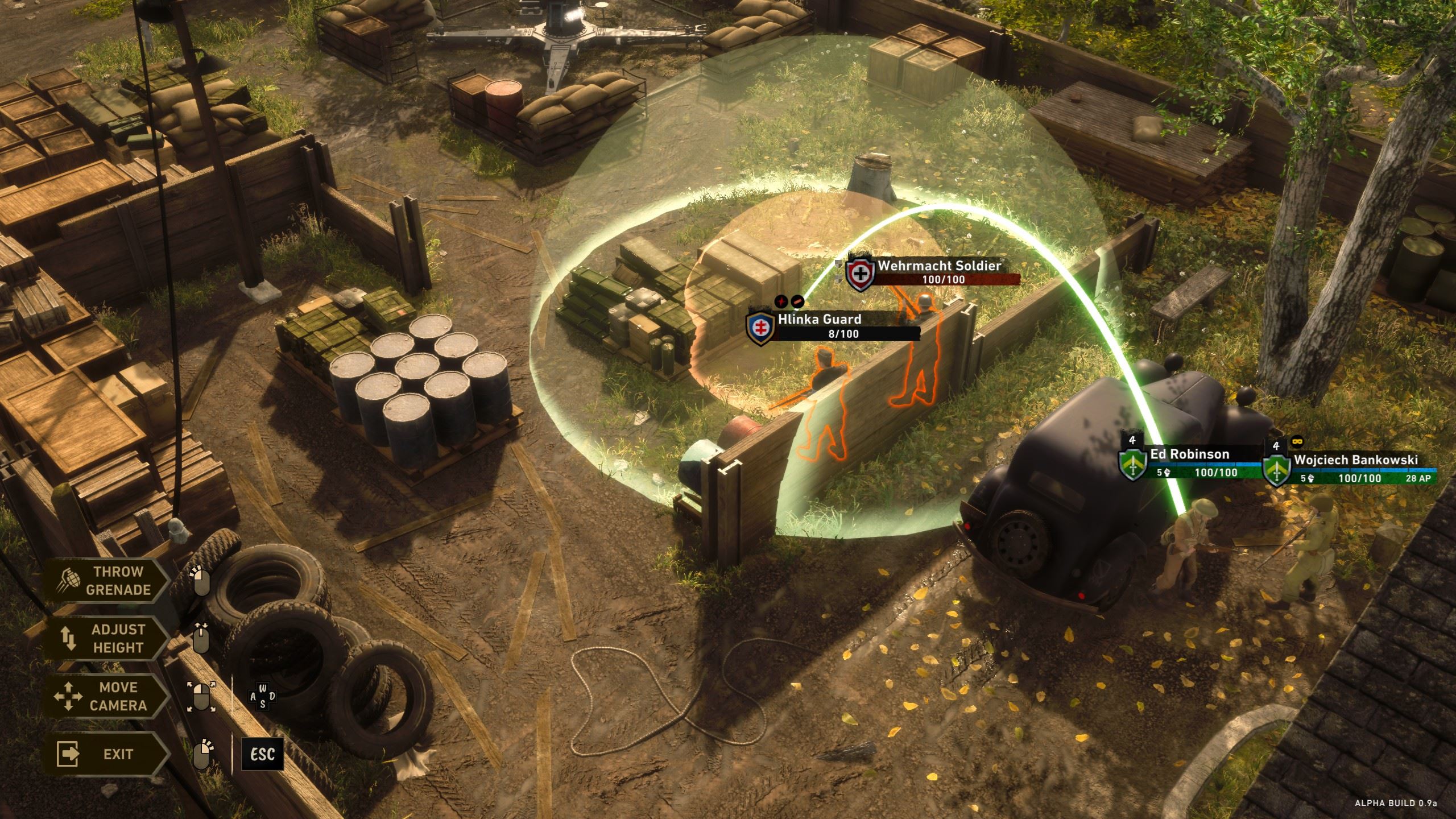Target the Hlinka Guard nameplate
The image size is (1456, 819).
coord(833,326)
